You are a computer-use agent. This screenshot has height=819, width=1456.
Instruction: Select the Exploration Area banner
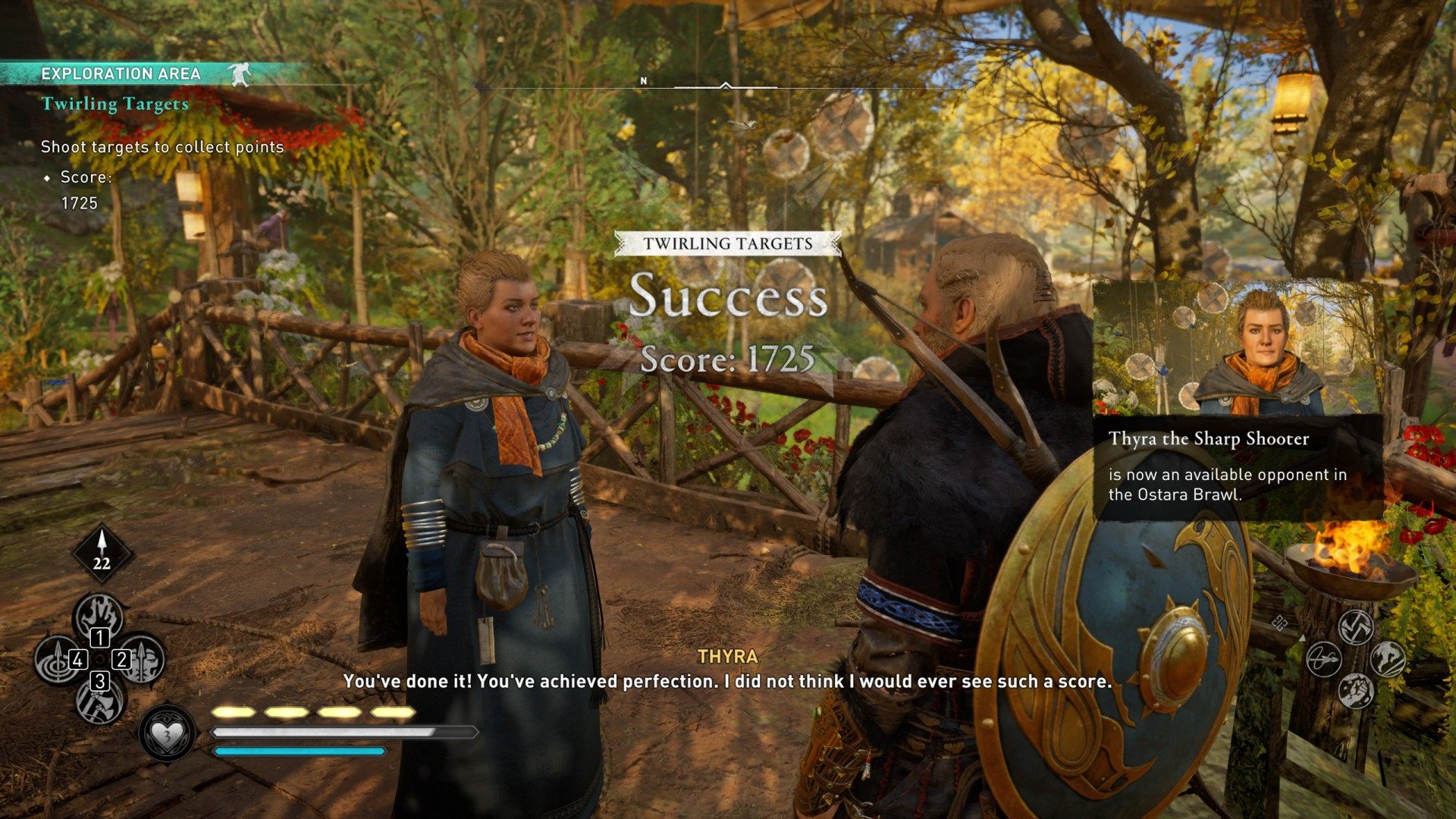121,74
